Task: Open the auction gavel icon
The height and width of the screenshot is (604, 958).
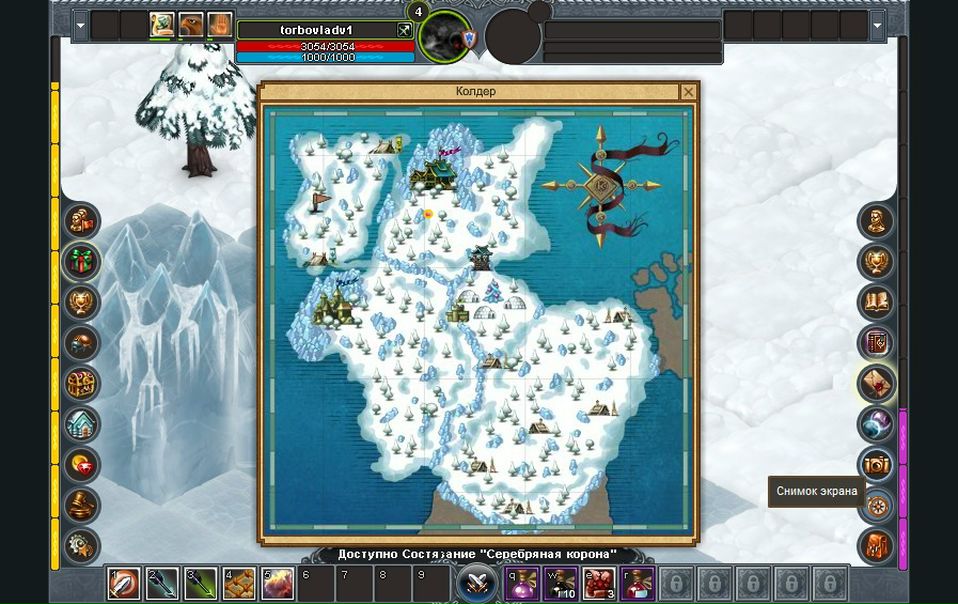Action: click(x=82, y=506)
